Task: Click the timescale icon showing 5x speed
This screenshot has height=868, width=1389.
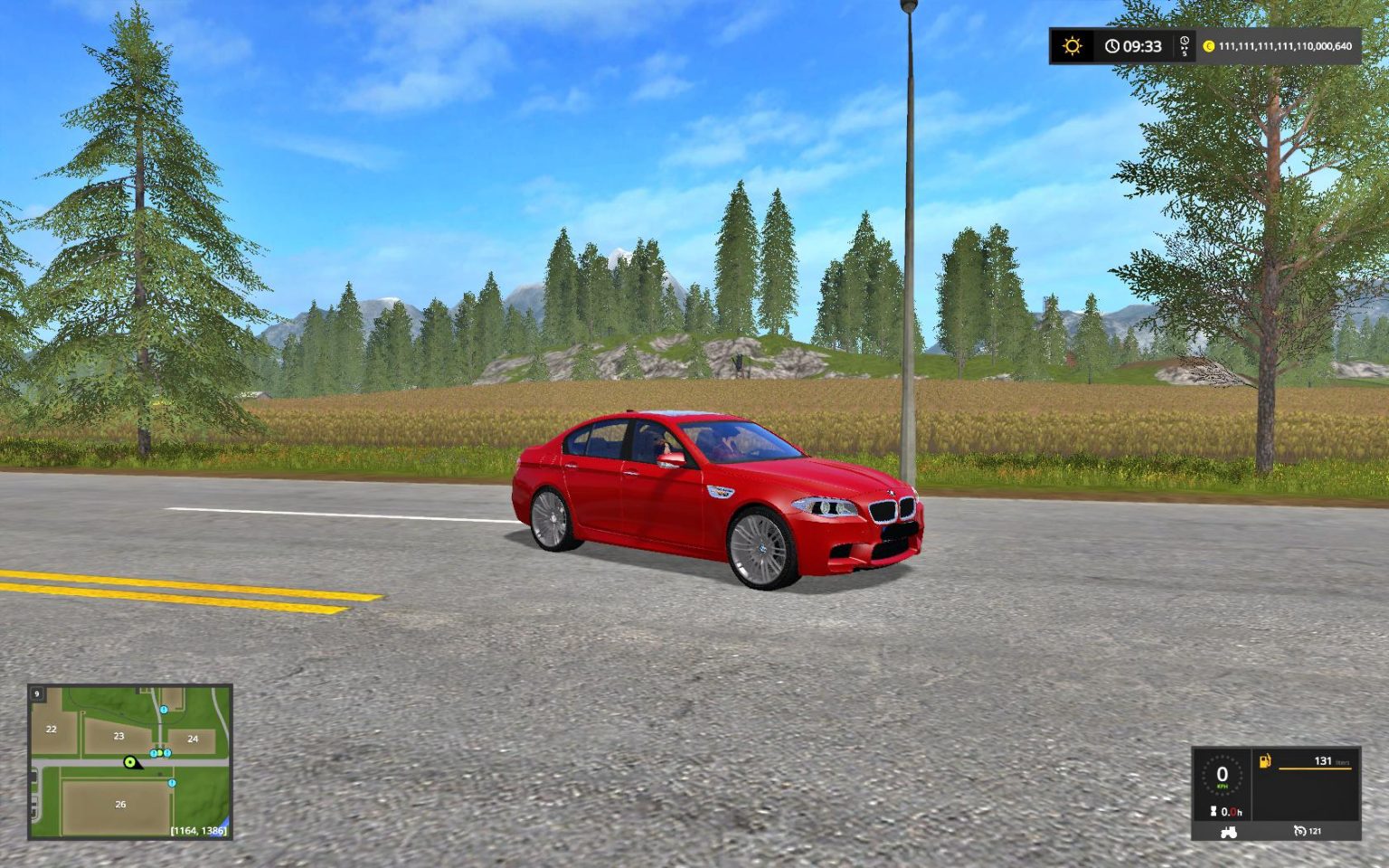Action: [x=1185, y=45]
